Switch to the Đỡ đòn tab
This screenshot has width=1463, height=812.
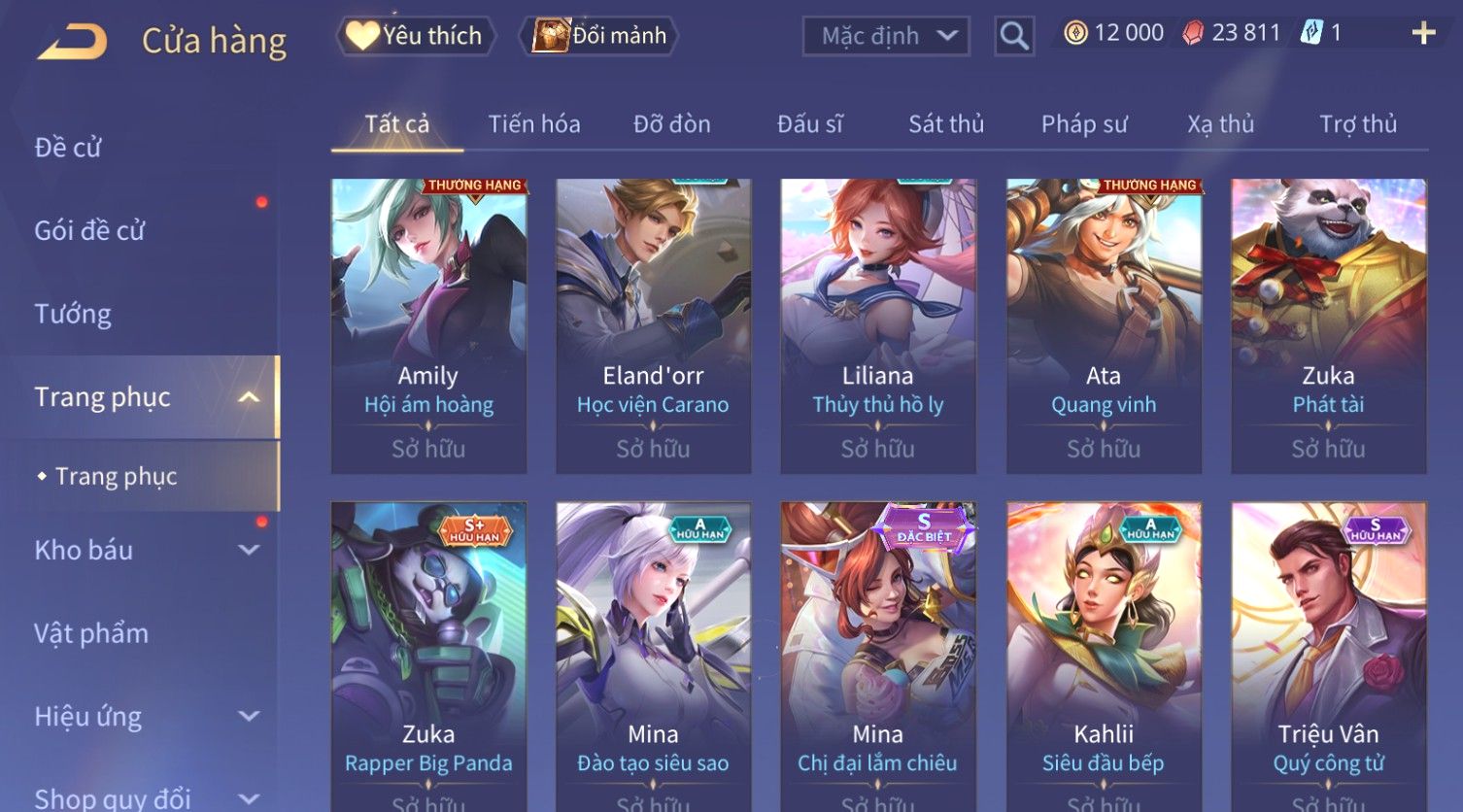(672, 124)
